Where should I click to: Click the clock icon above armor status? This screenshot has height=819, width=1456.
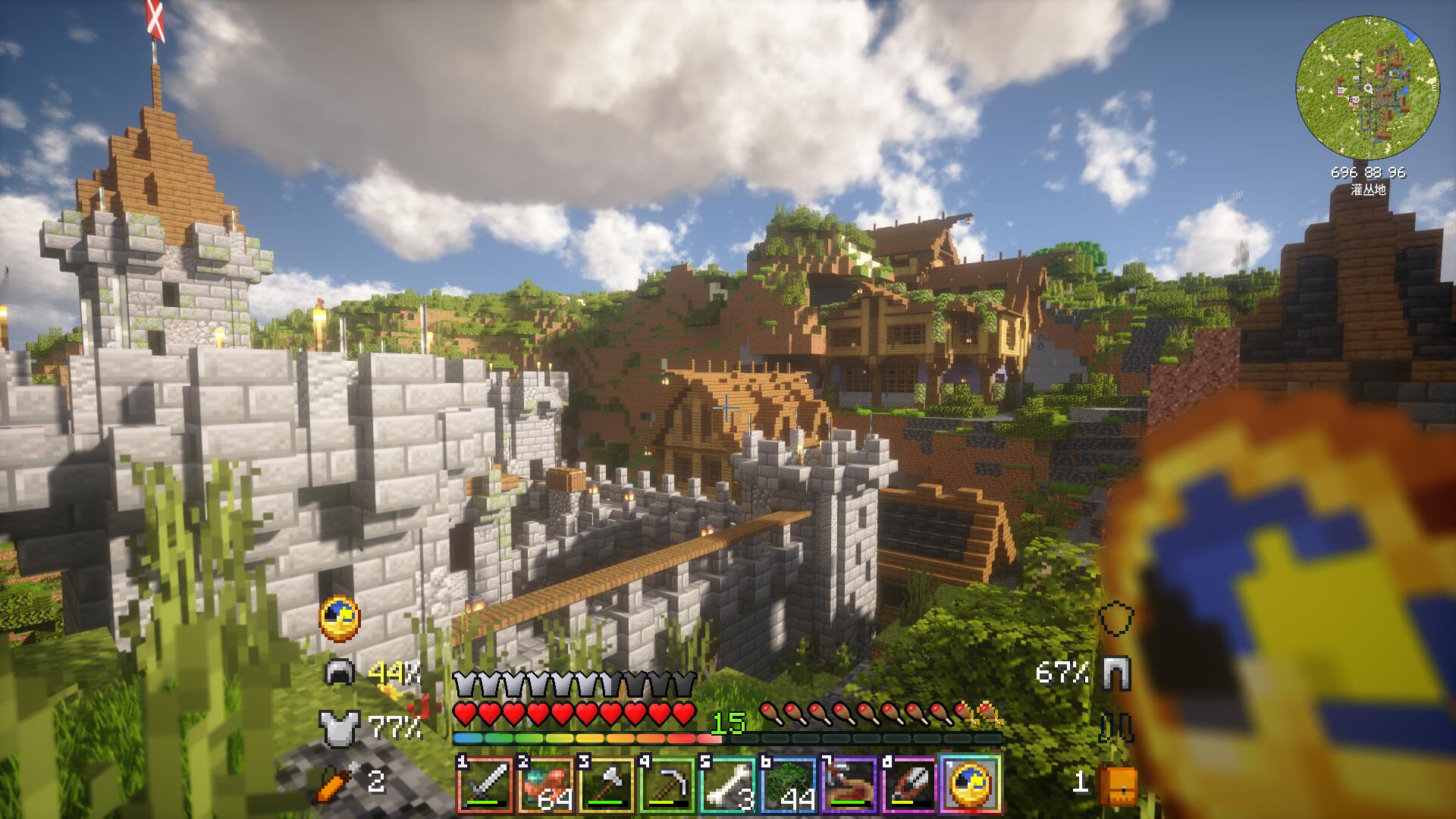point(340,619)
